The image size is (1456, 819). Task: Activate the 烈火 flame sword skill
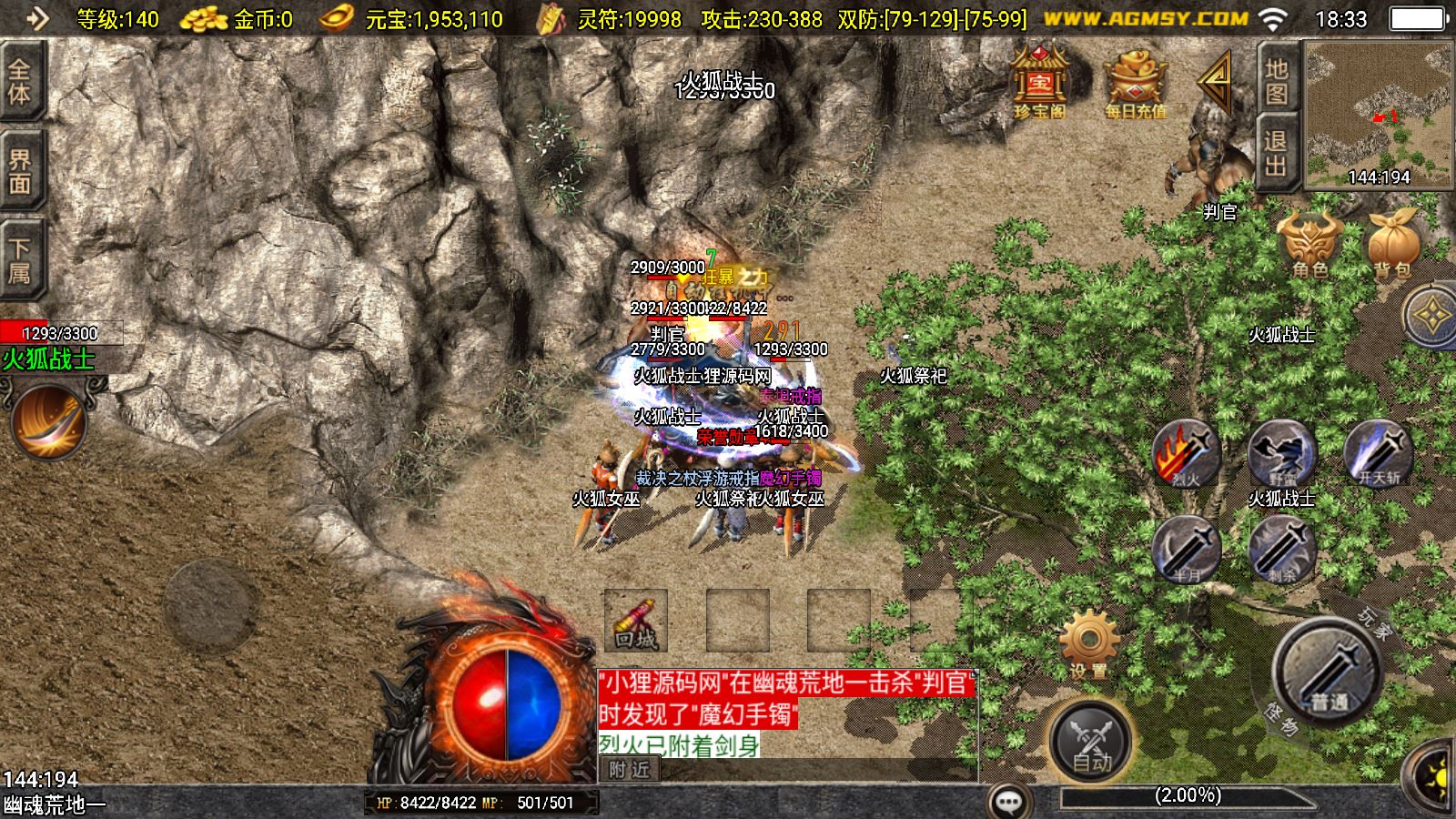coord(1187,454)
